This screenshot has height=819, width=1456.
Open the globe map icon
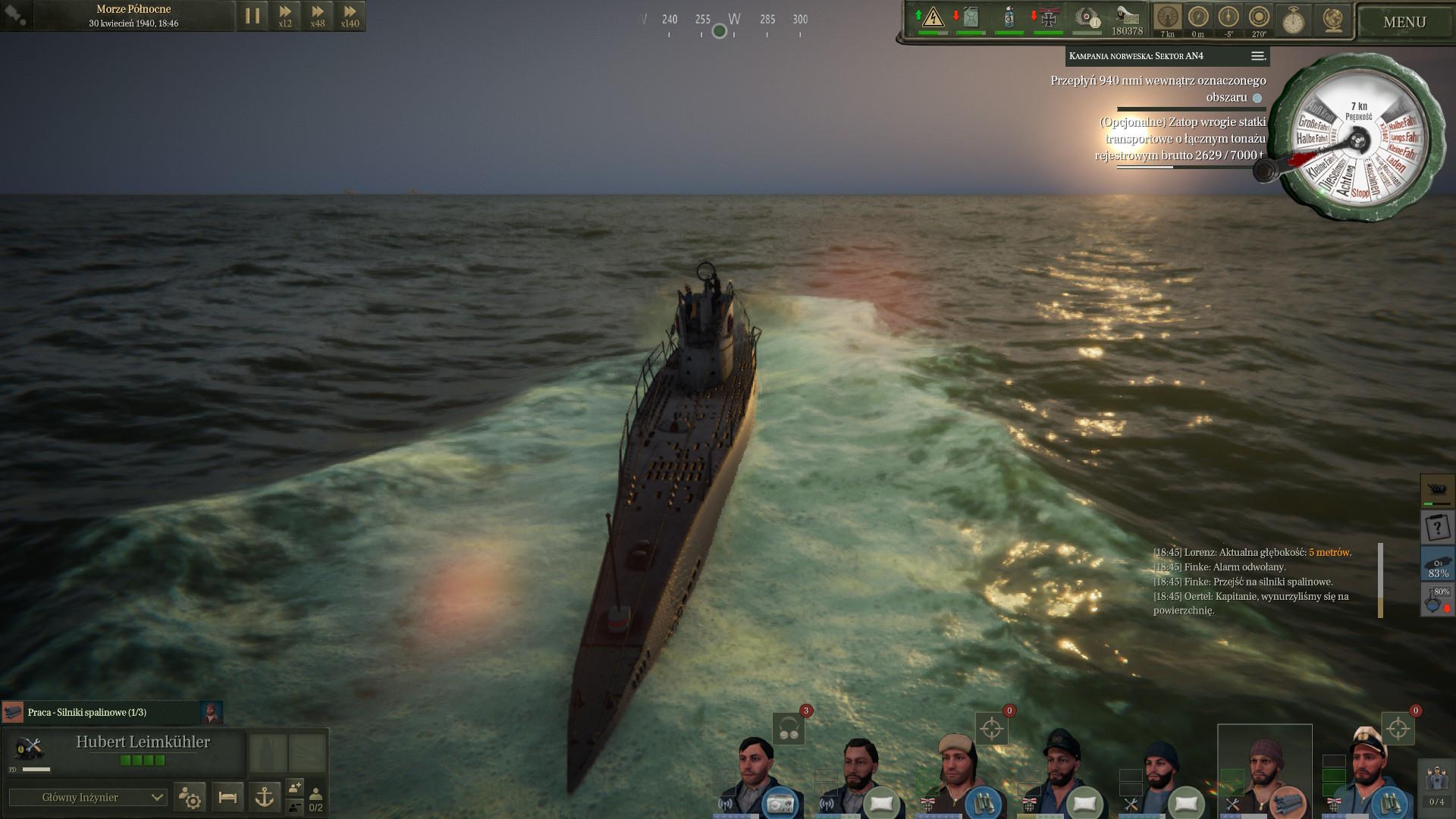coord(1332,20)
